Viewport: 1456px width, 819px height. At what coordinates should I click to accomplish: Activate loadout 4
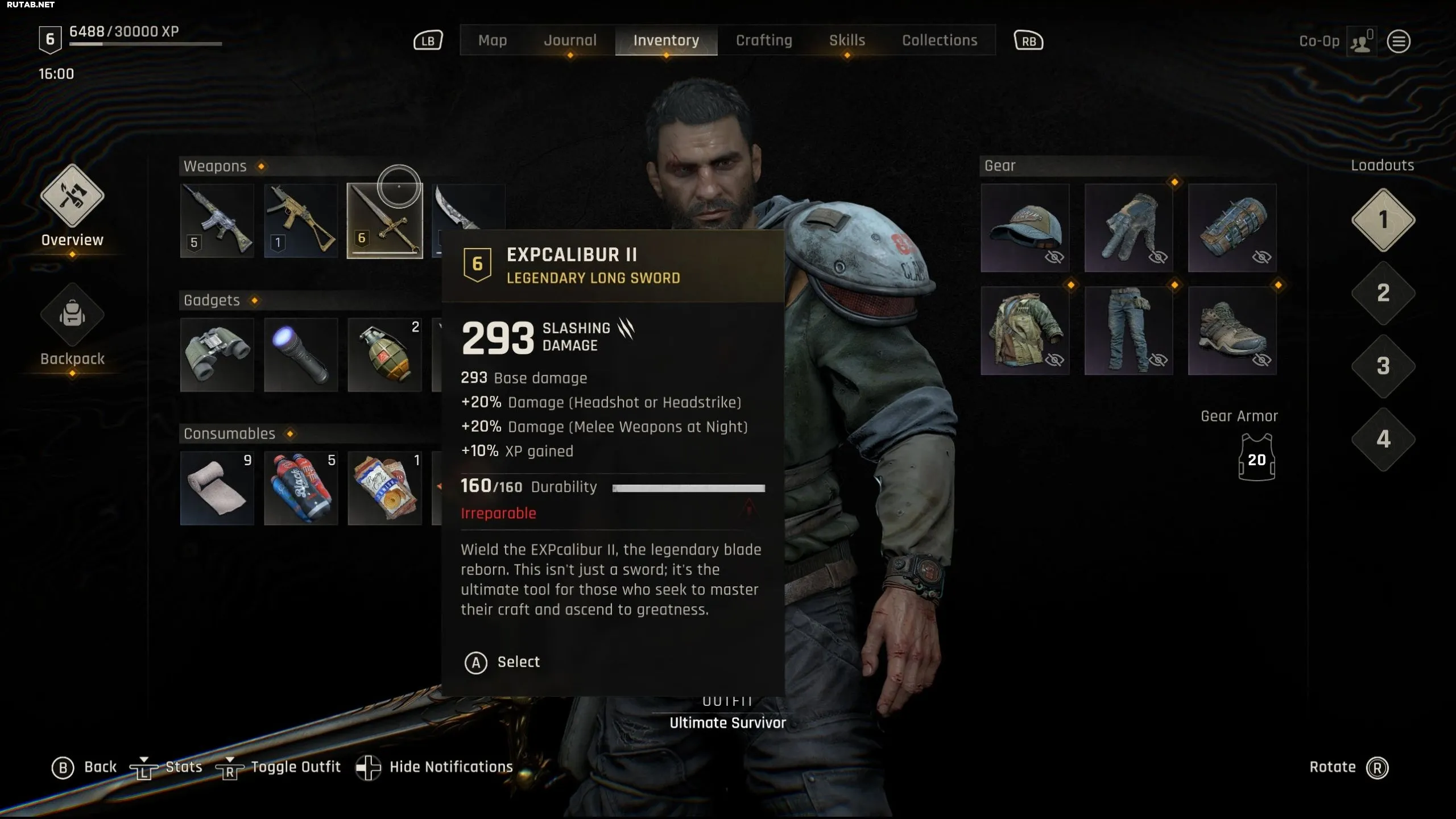click(1383, 439)
